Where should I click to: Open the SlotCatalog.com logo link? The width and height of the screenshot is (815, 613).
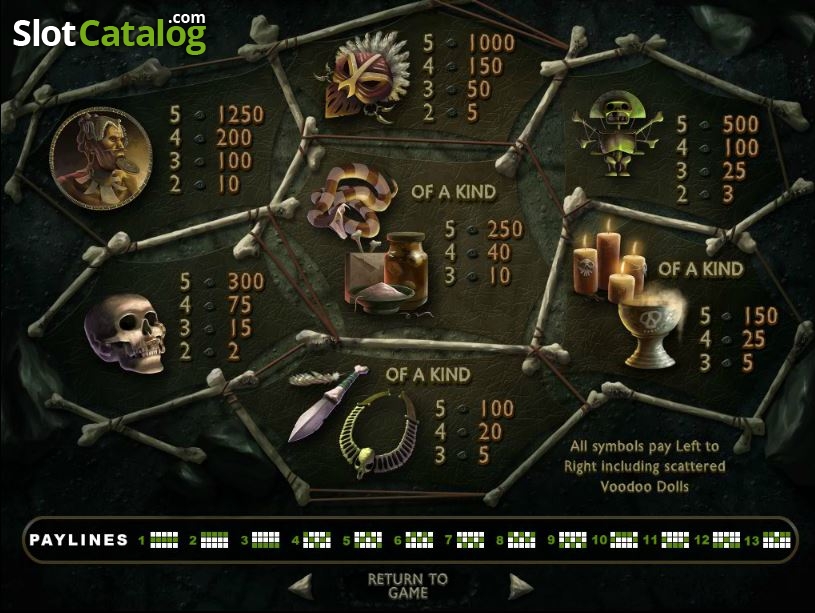point(110,33)
